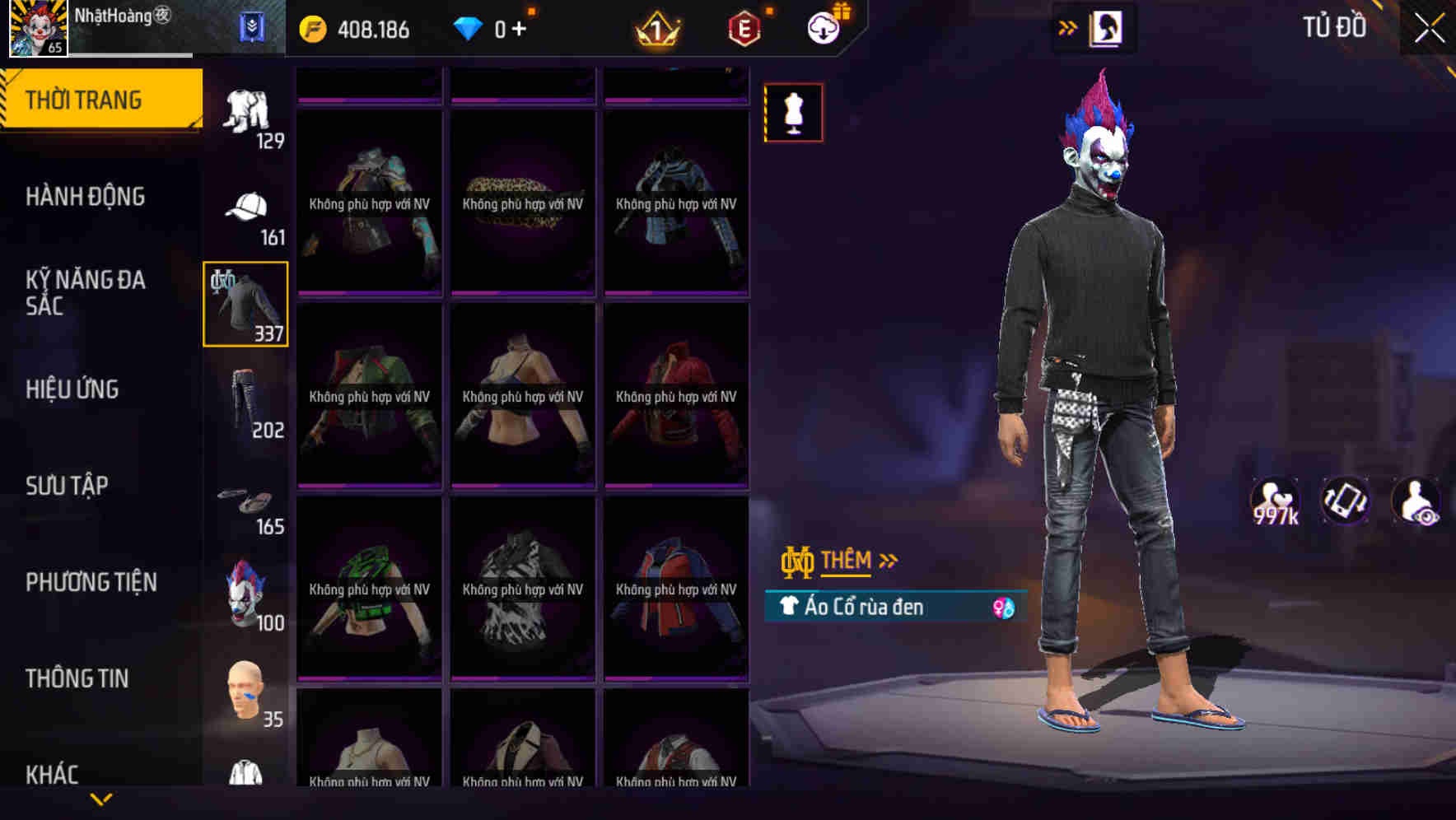Screen dimensions: 1456x820
Task: Select the highlighted sweater category filter with 337 items
Action: click(x=245, y=303)
